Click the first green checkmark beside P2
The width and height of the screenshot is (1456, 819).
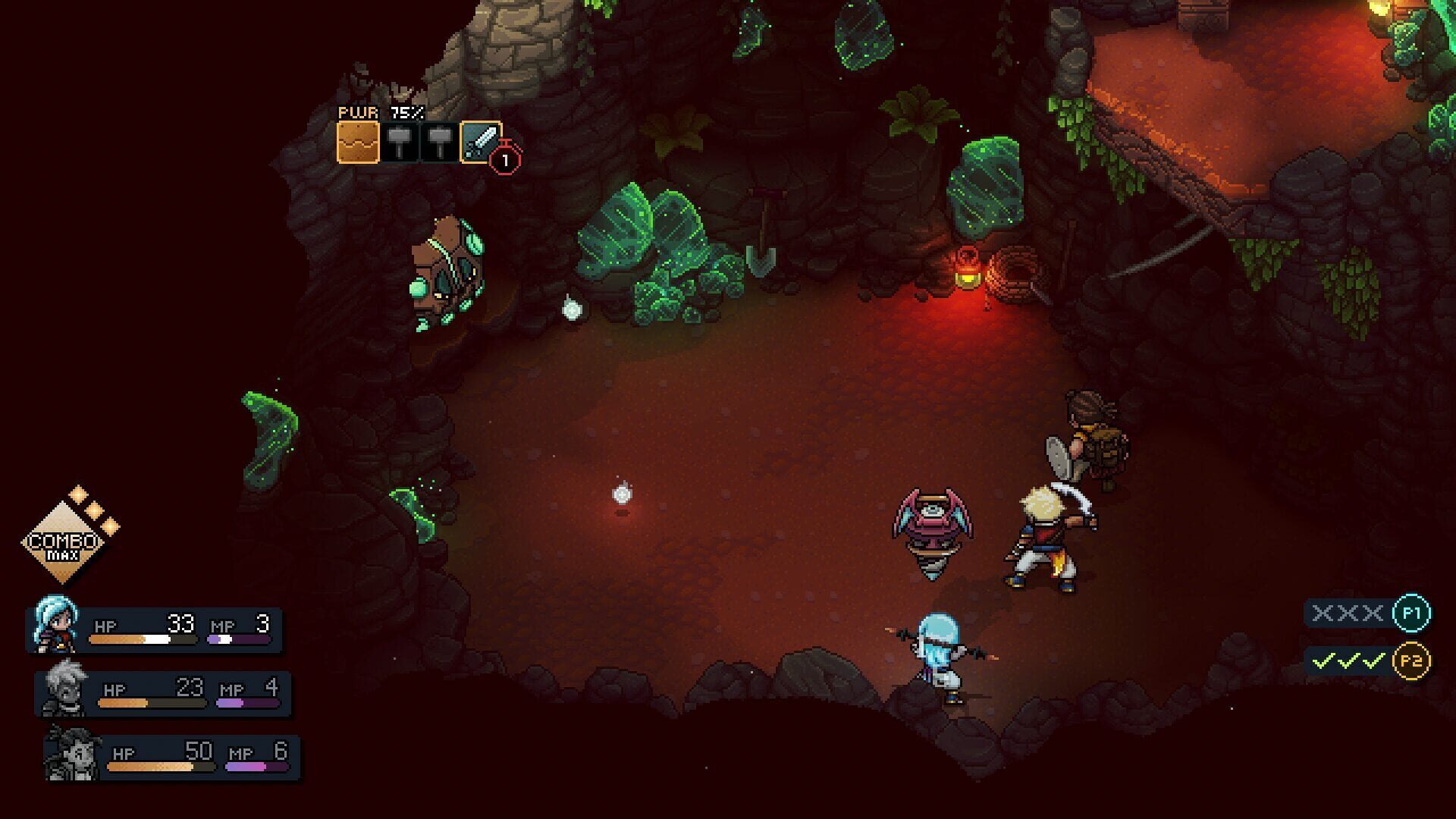tap(1323, 661)
